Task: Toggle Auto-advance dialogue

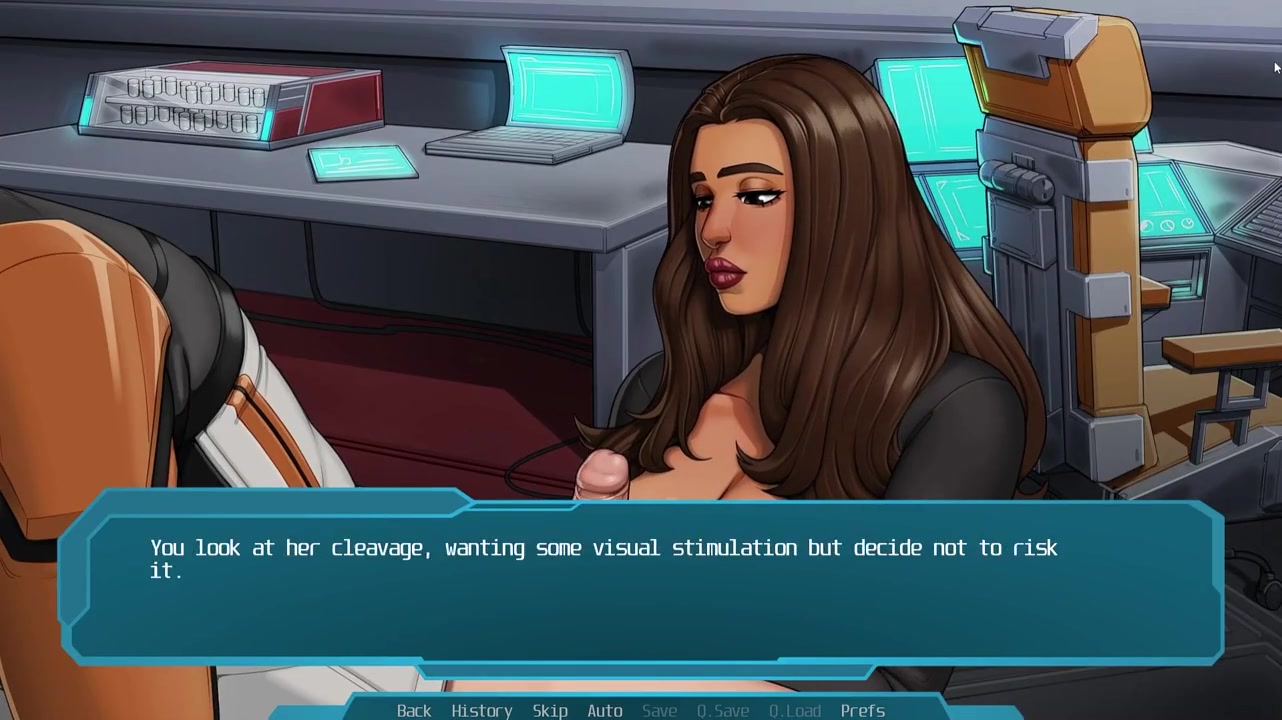Action: click(x=604, y=710)
